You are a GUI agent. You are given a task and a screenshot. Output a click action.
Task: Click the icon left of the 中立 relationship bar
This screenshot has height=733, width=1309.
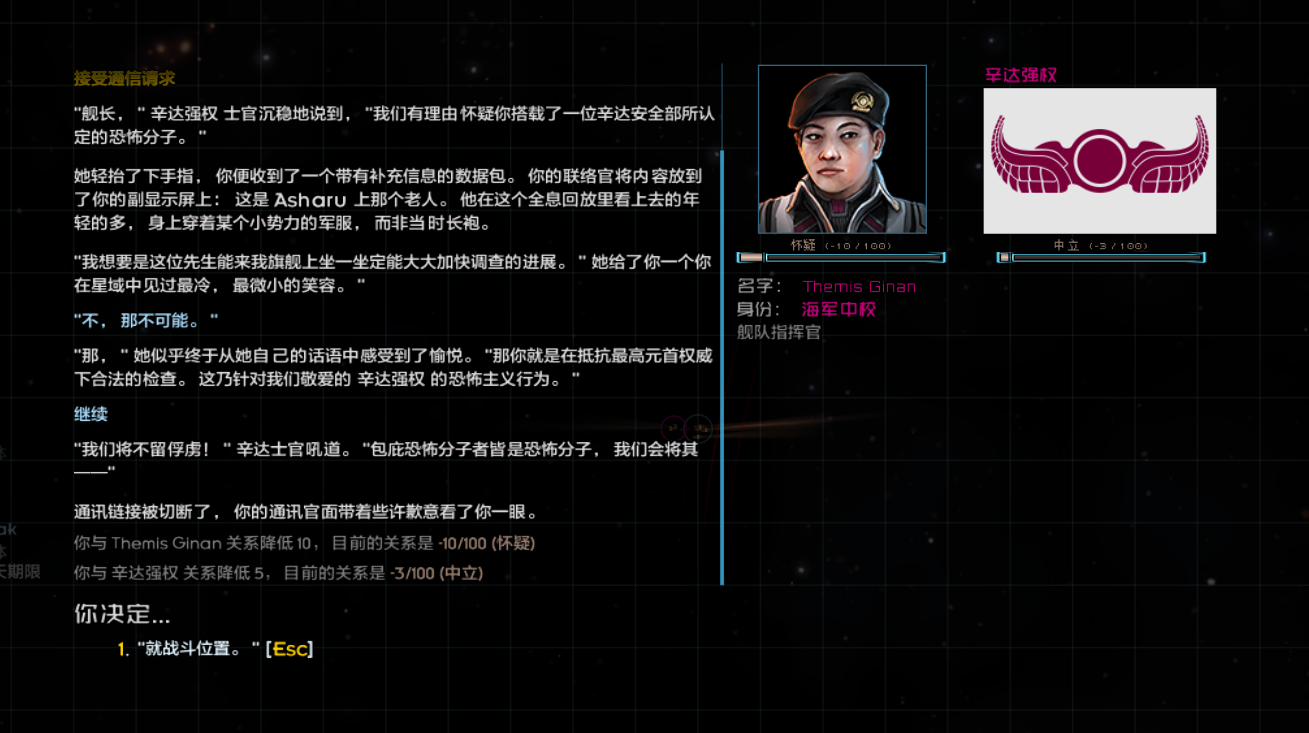1006,257
